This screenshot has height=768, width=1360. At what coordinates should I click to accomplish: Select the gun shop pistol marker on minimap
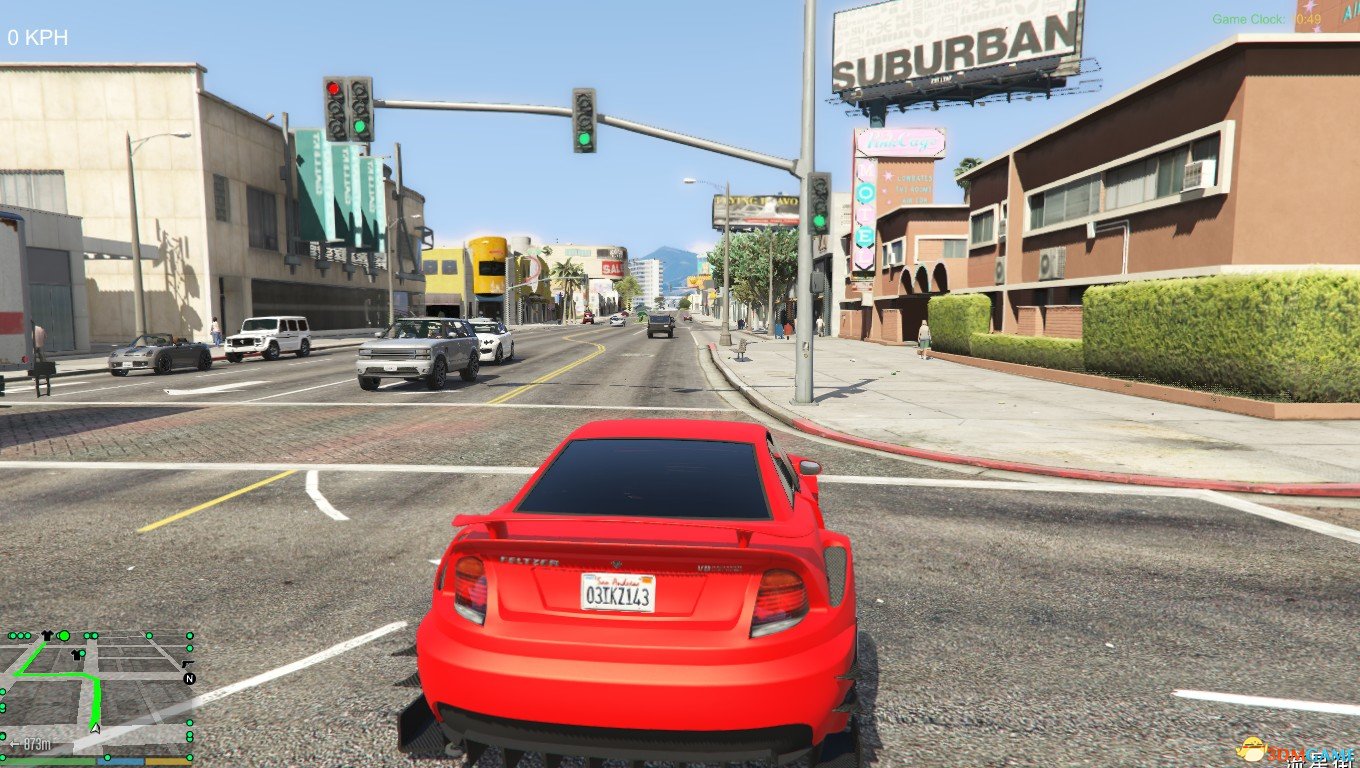click(187, 663)
